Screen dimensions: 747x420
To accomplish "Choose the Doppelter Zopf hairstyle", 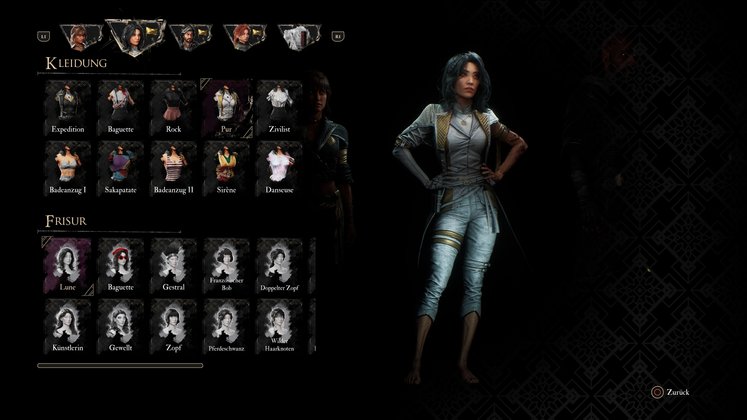I will click(279, 266).
